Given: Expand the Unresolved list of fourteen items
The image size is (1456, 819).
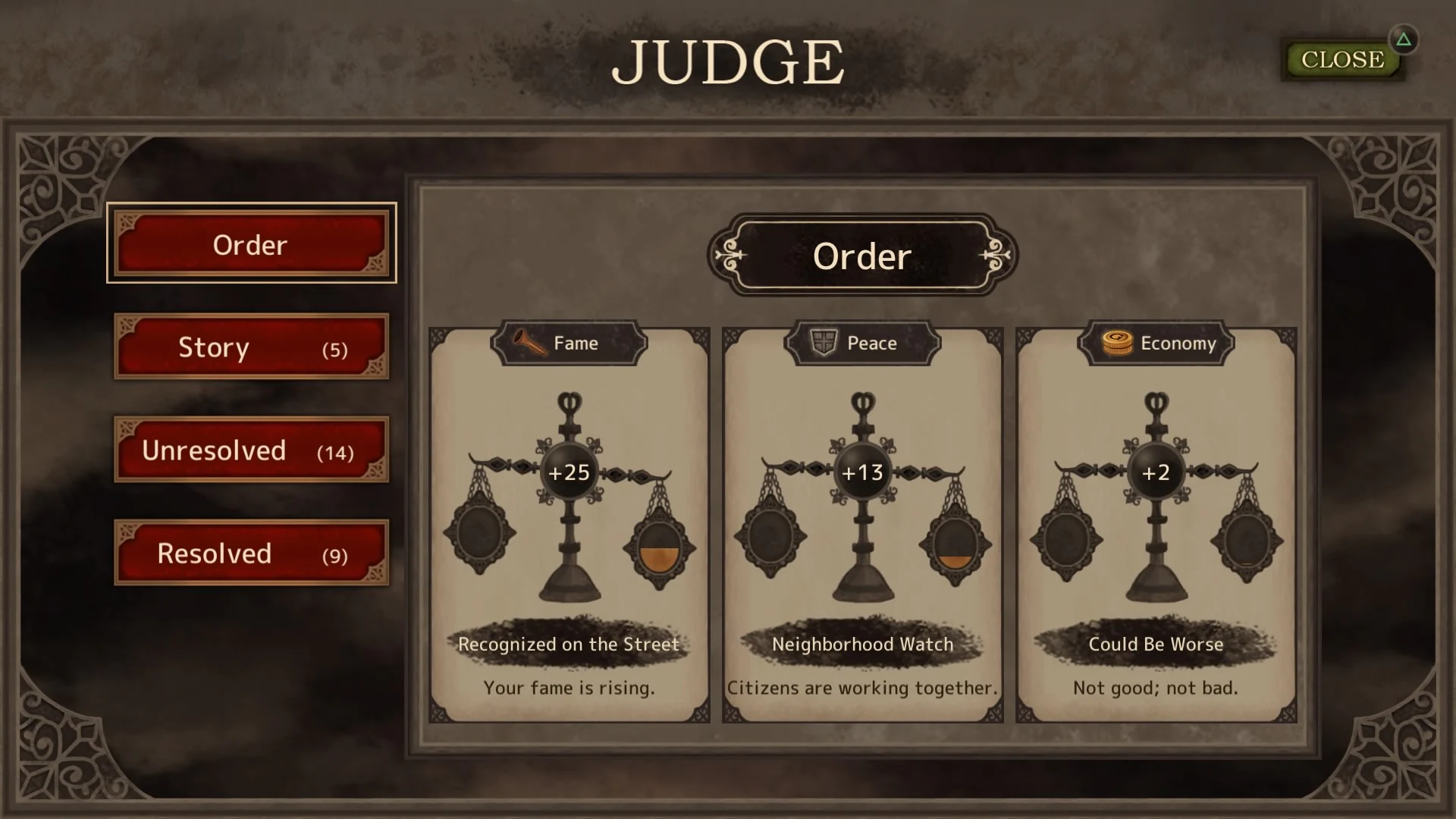Looking at the screenshot, I should [x=251, y=450].
